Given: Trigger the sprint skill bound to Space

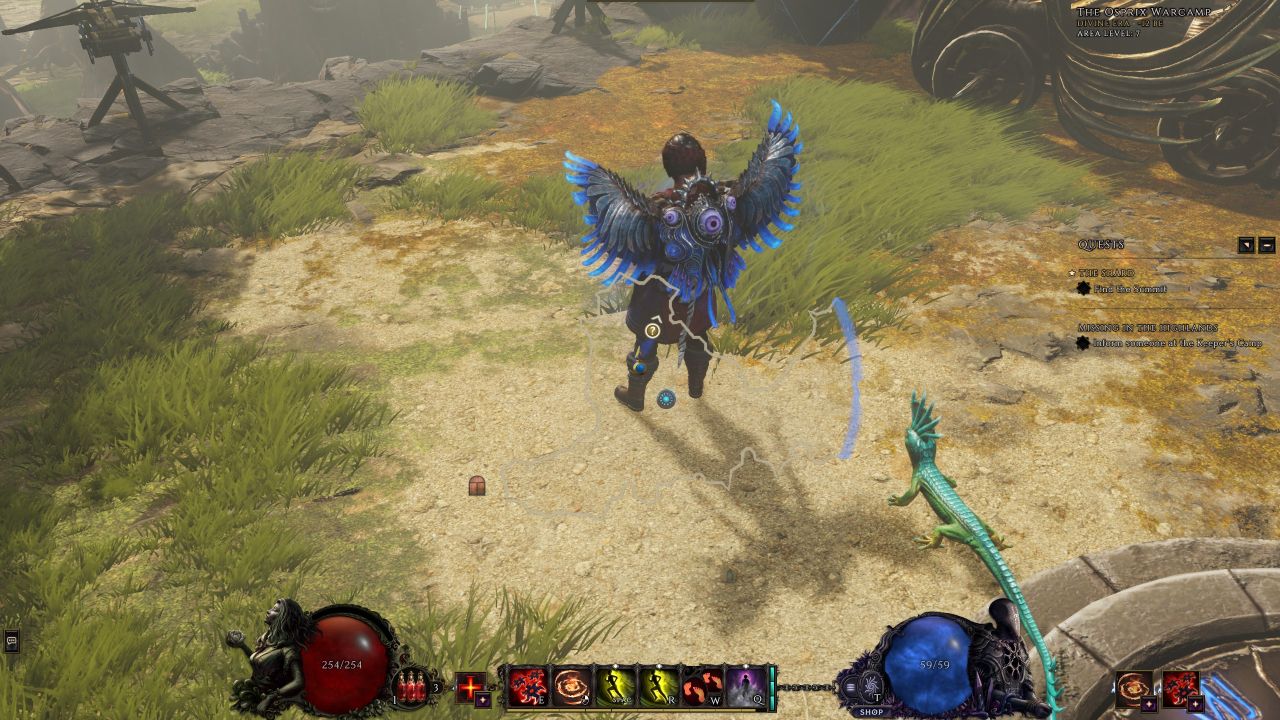Looking at the screenshot, I should [616, 686].
